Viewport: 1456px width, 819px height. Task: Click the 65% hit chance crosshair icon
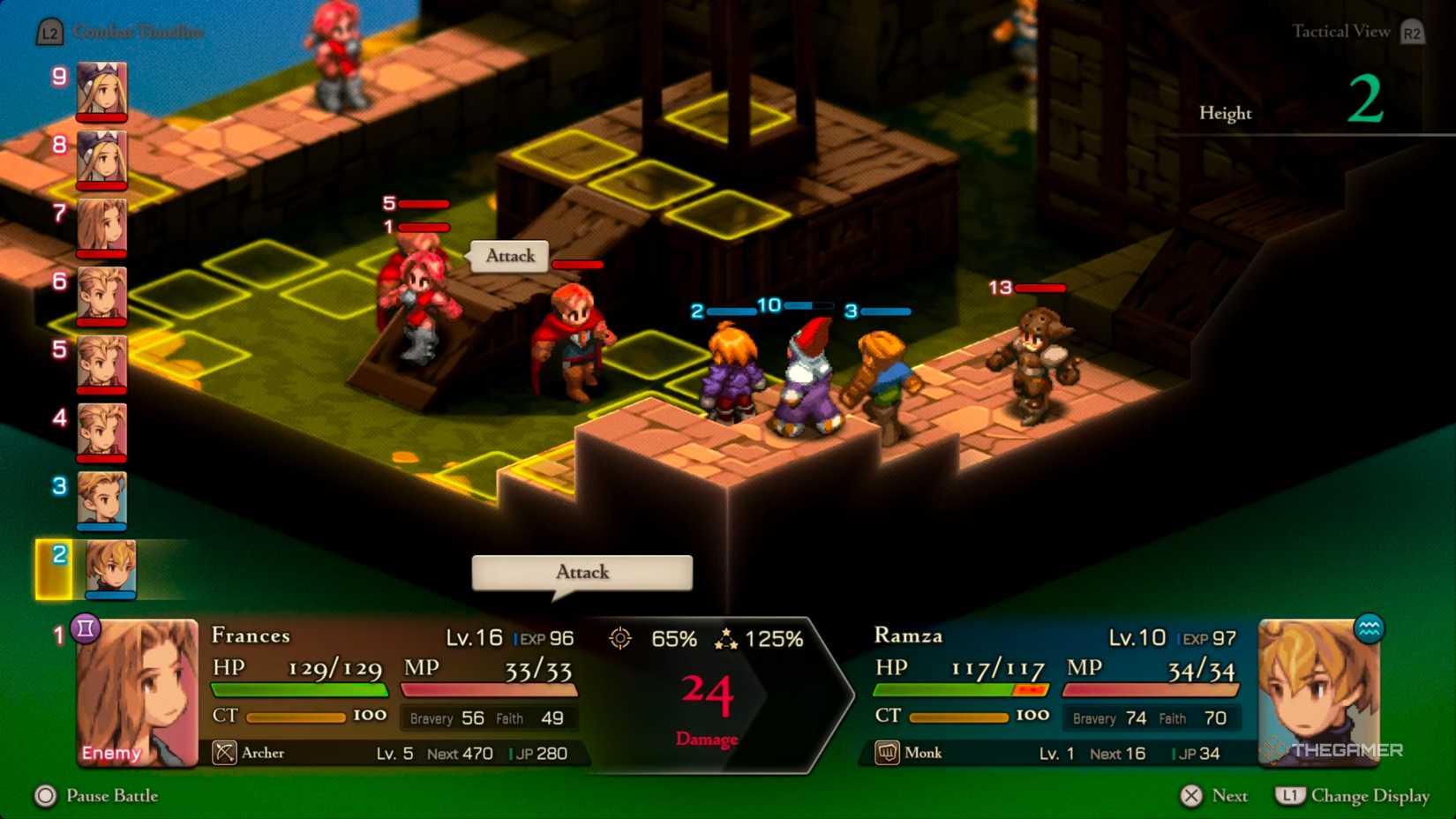620,638
